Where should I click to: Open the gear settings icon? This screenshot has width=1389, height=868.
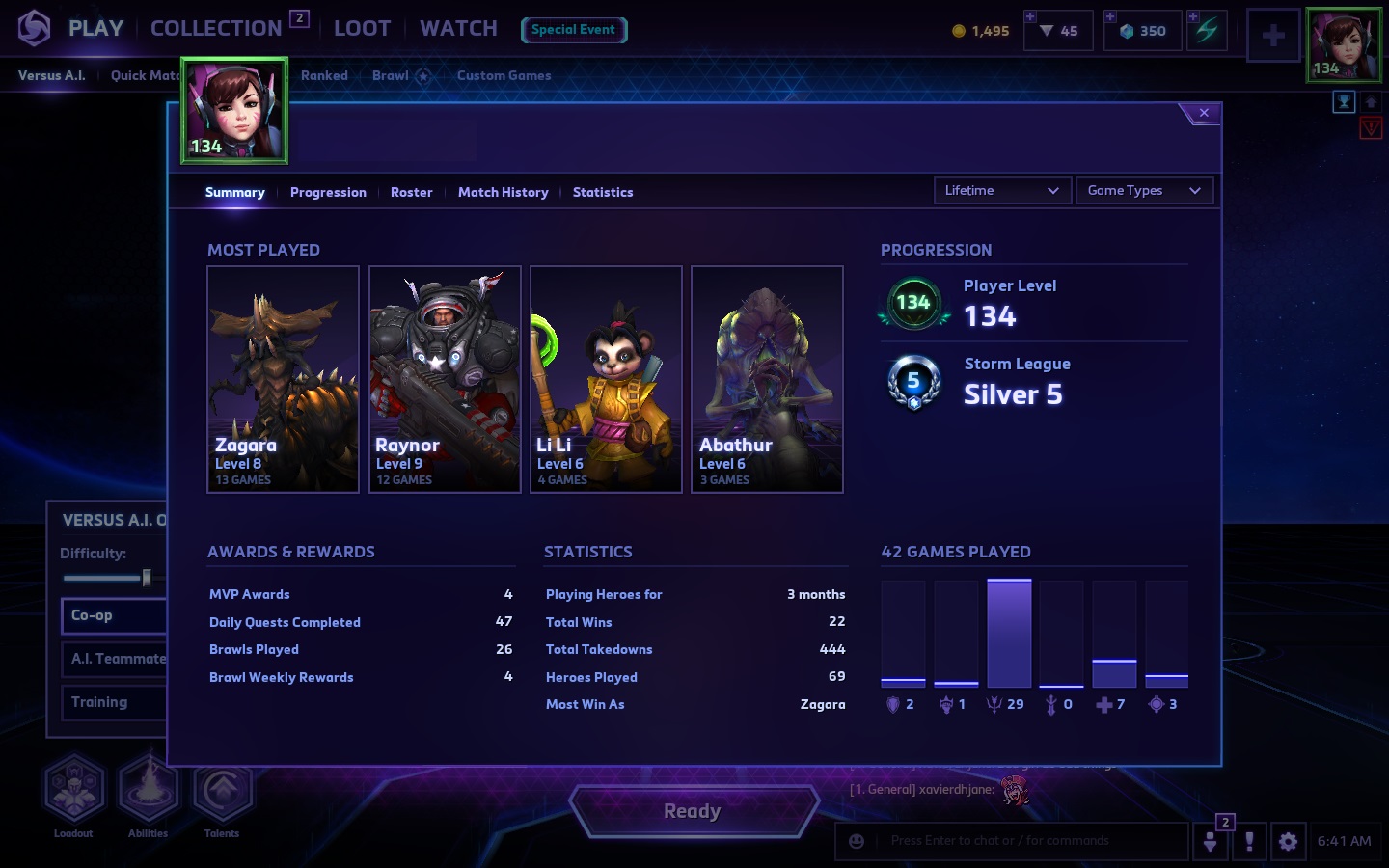click(x=1288, y=841)
